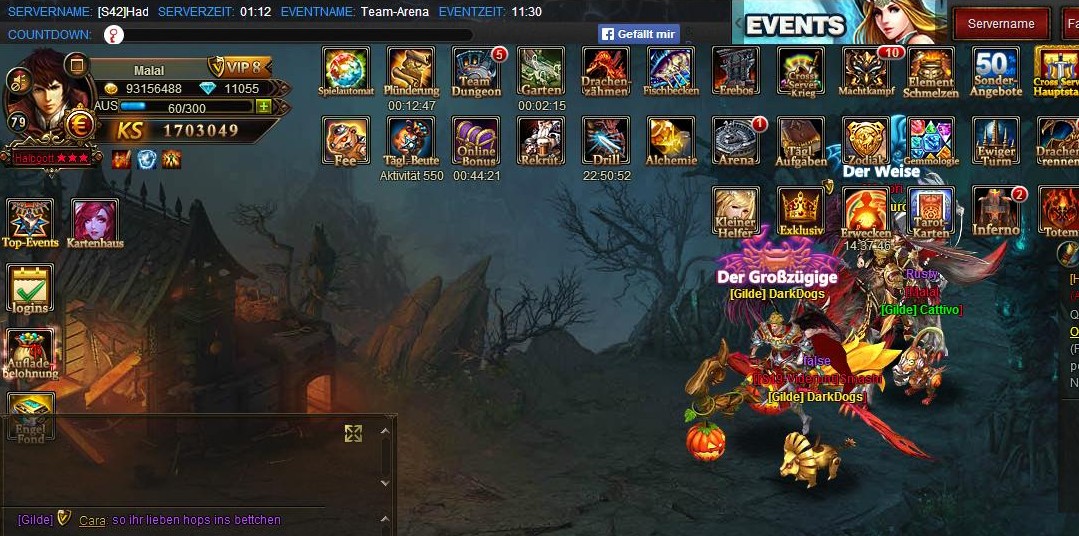The image size is (1079, 536).
Task: Open the Tägl-Beute daily loot
Action: point(411,140)
